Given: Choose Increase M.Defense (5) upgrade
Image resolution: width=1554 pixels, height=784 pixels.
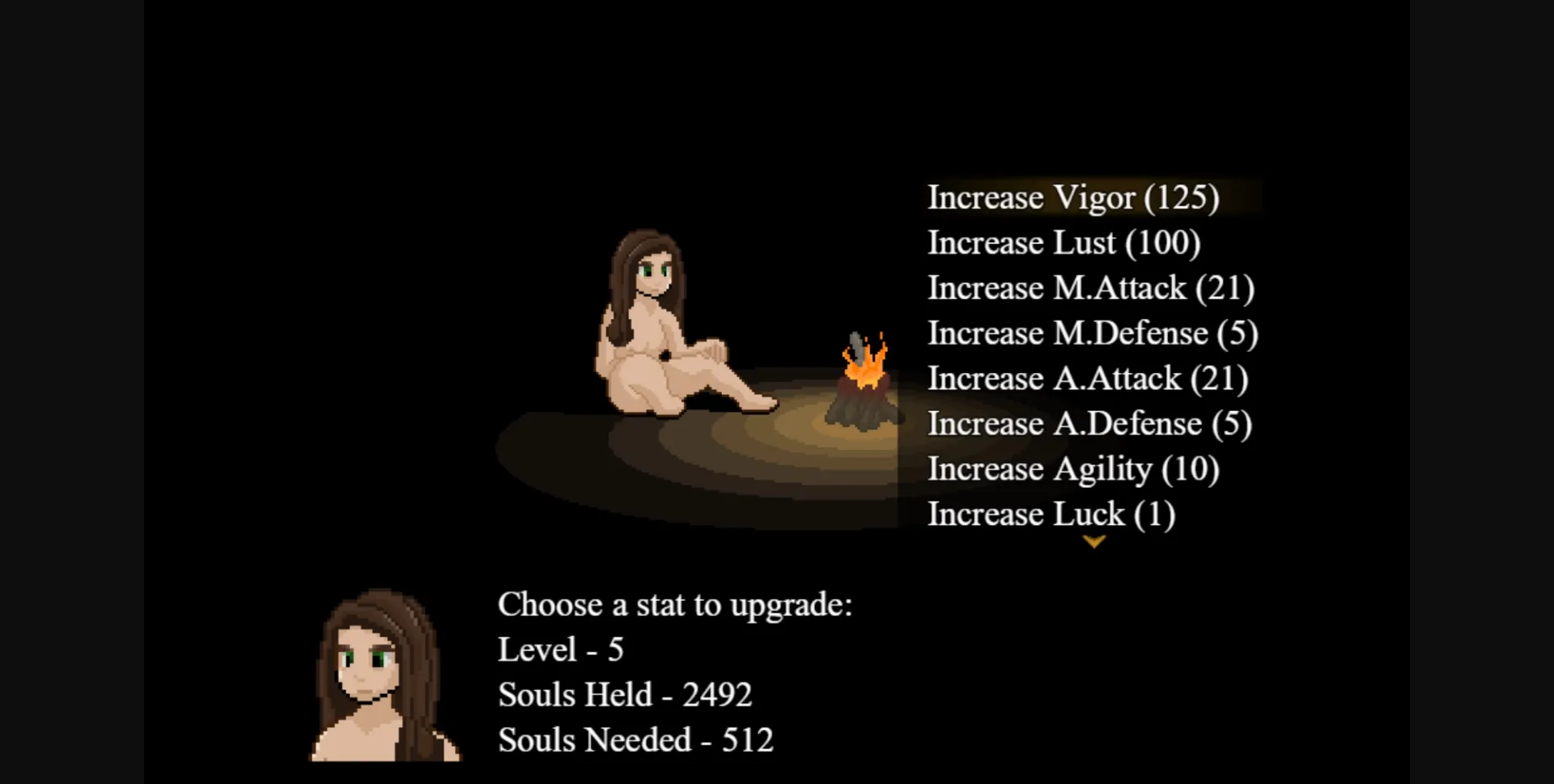Looking at the screenshot, I should [1093, 333].
